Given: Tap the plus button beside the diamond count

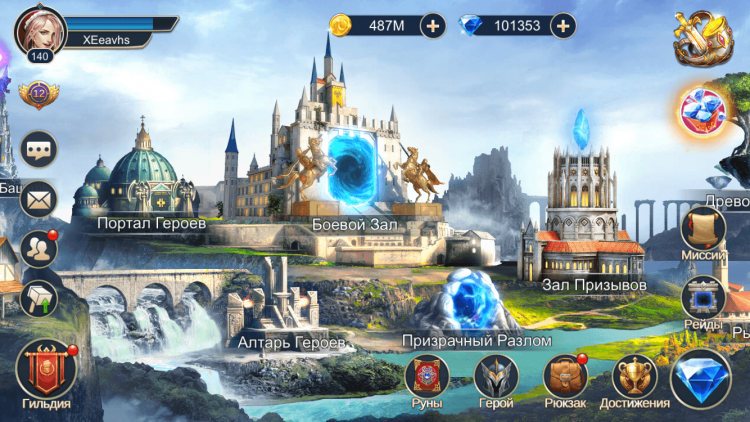Looking at the screenshot, I should (563, 26).
